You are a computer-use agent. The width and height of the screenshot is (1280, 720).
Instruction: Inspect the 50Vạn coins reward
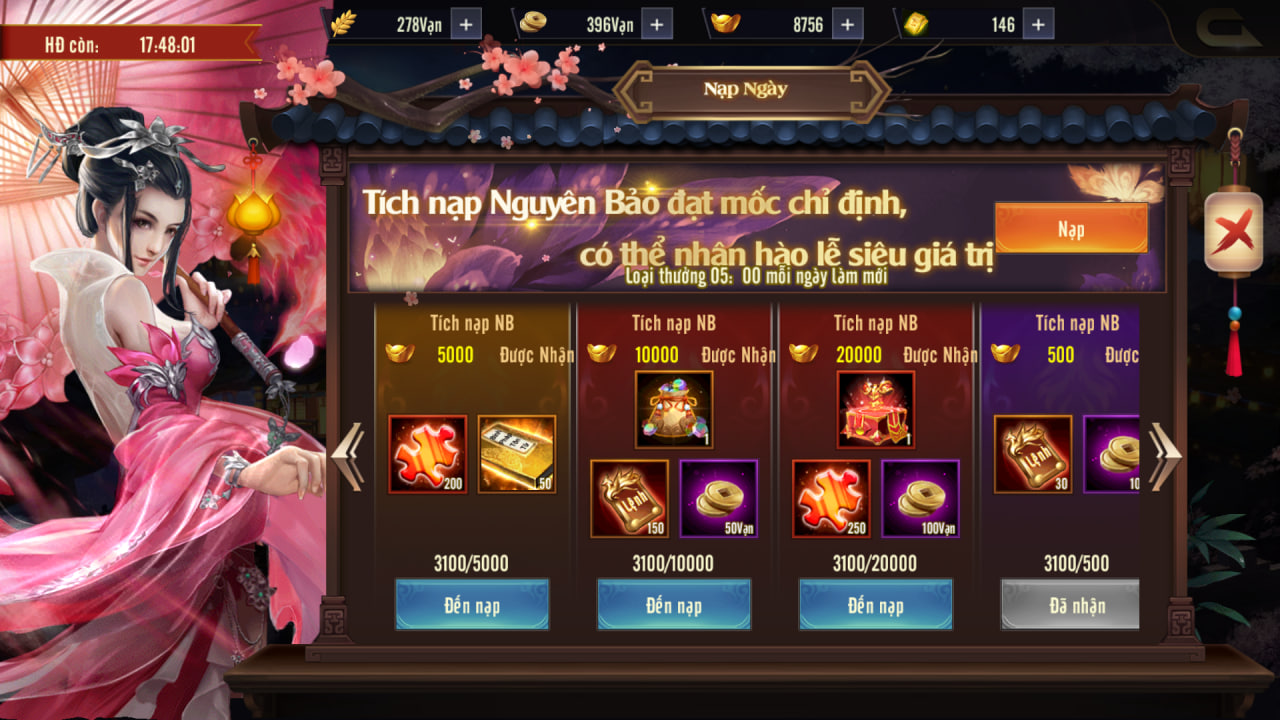[x=719, y=498]
